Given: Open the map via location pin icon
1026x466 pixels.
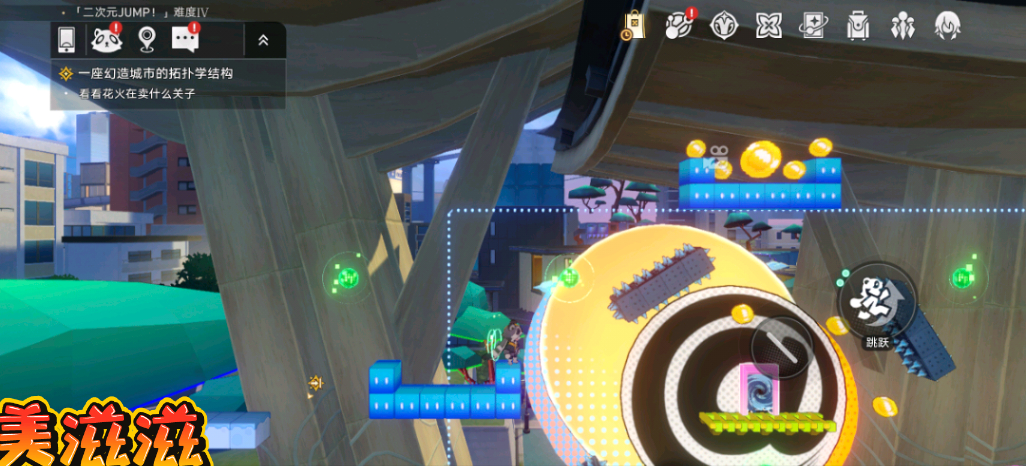Looking at the screenshot, I should (147, 40).
